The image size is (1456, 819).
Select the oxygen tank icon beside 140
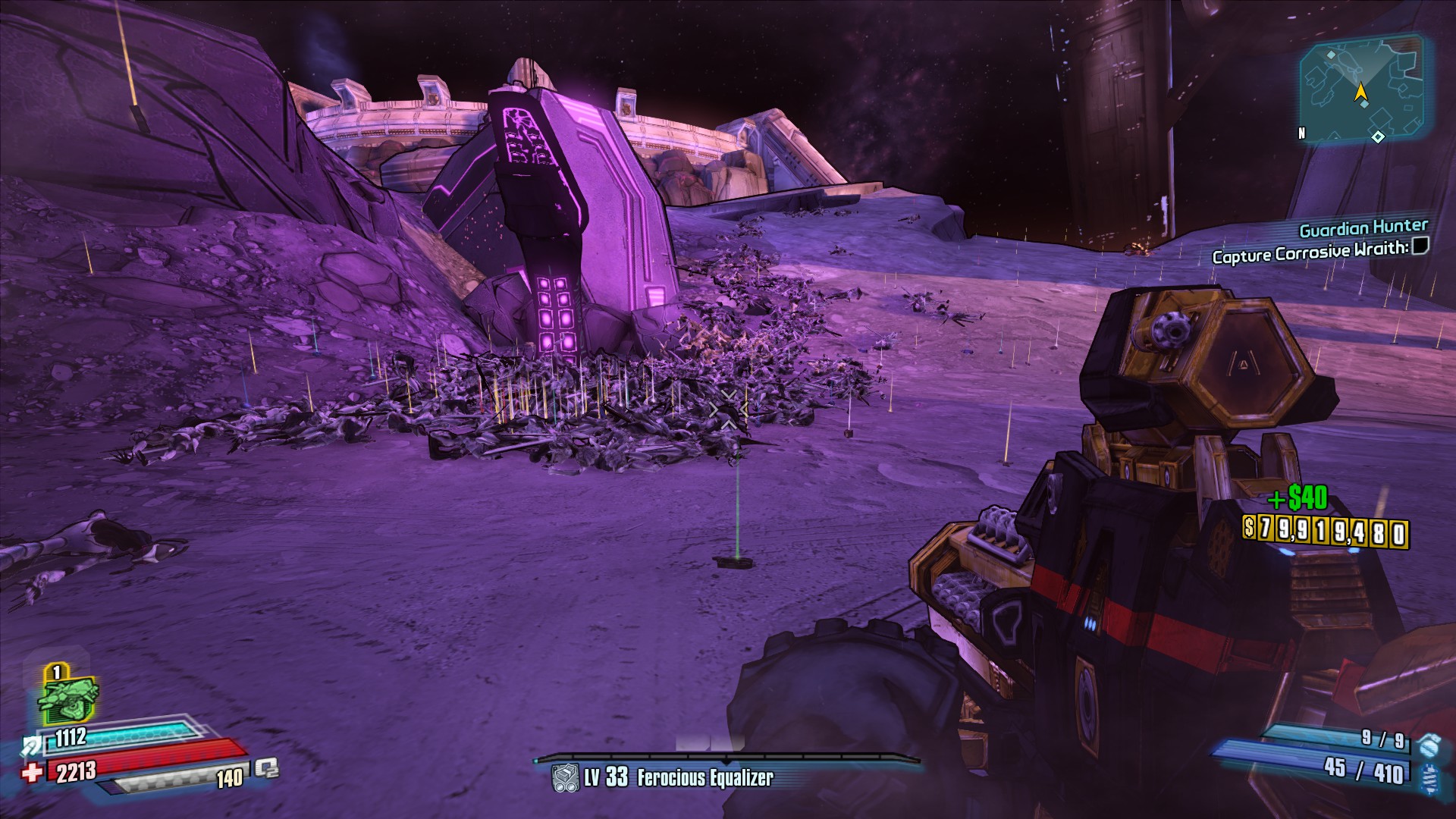pyautogui.click(x=266, y=769)
